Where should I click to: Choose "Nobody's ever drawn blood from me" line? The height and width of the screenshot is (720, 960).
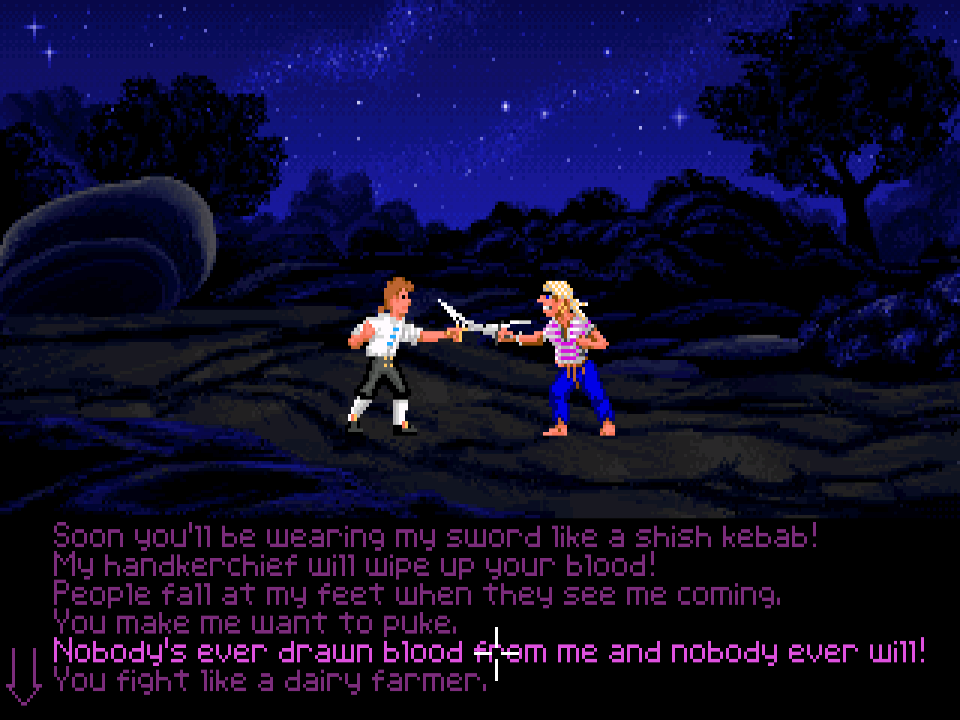click(489, 653)
